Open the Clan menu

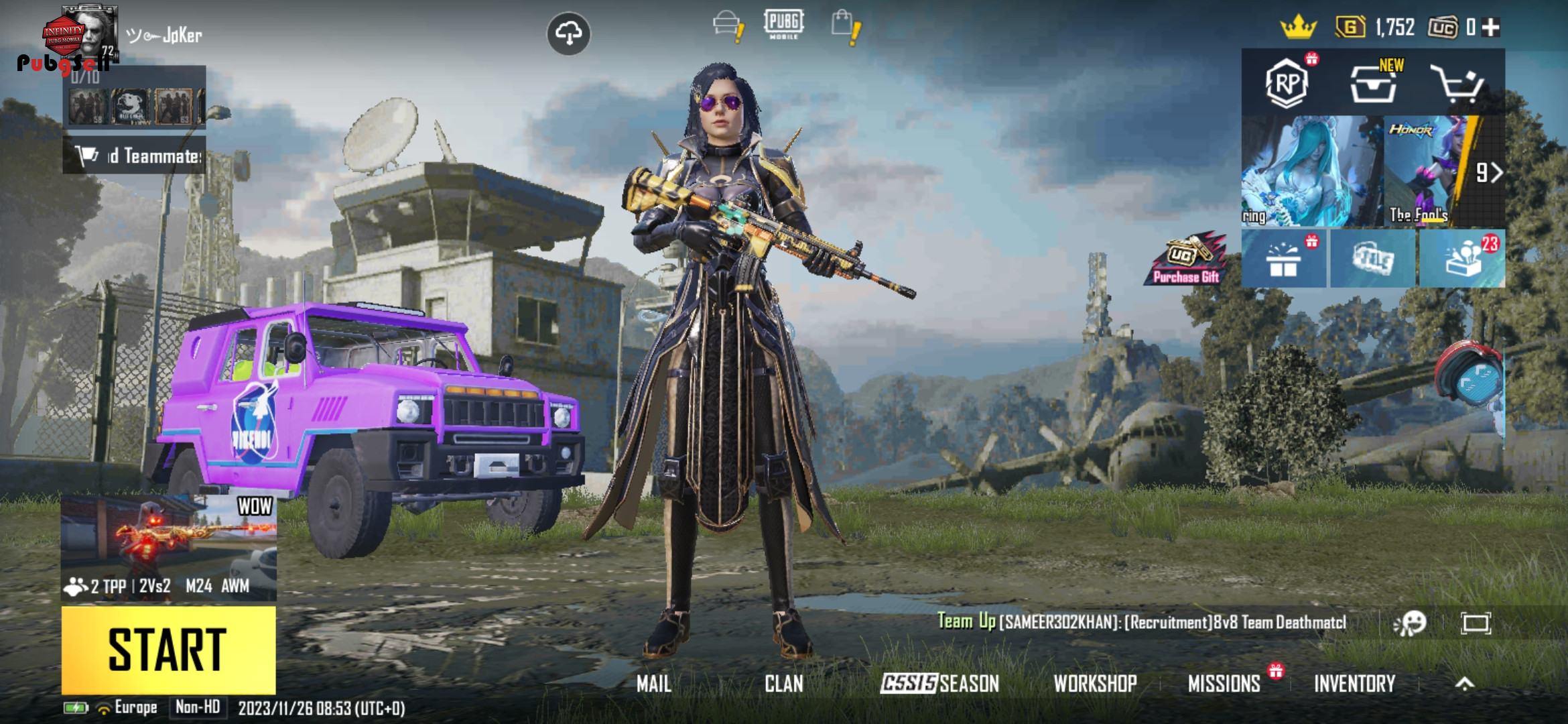click(x=783, y=684)
